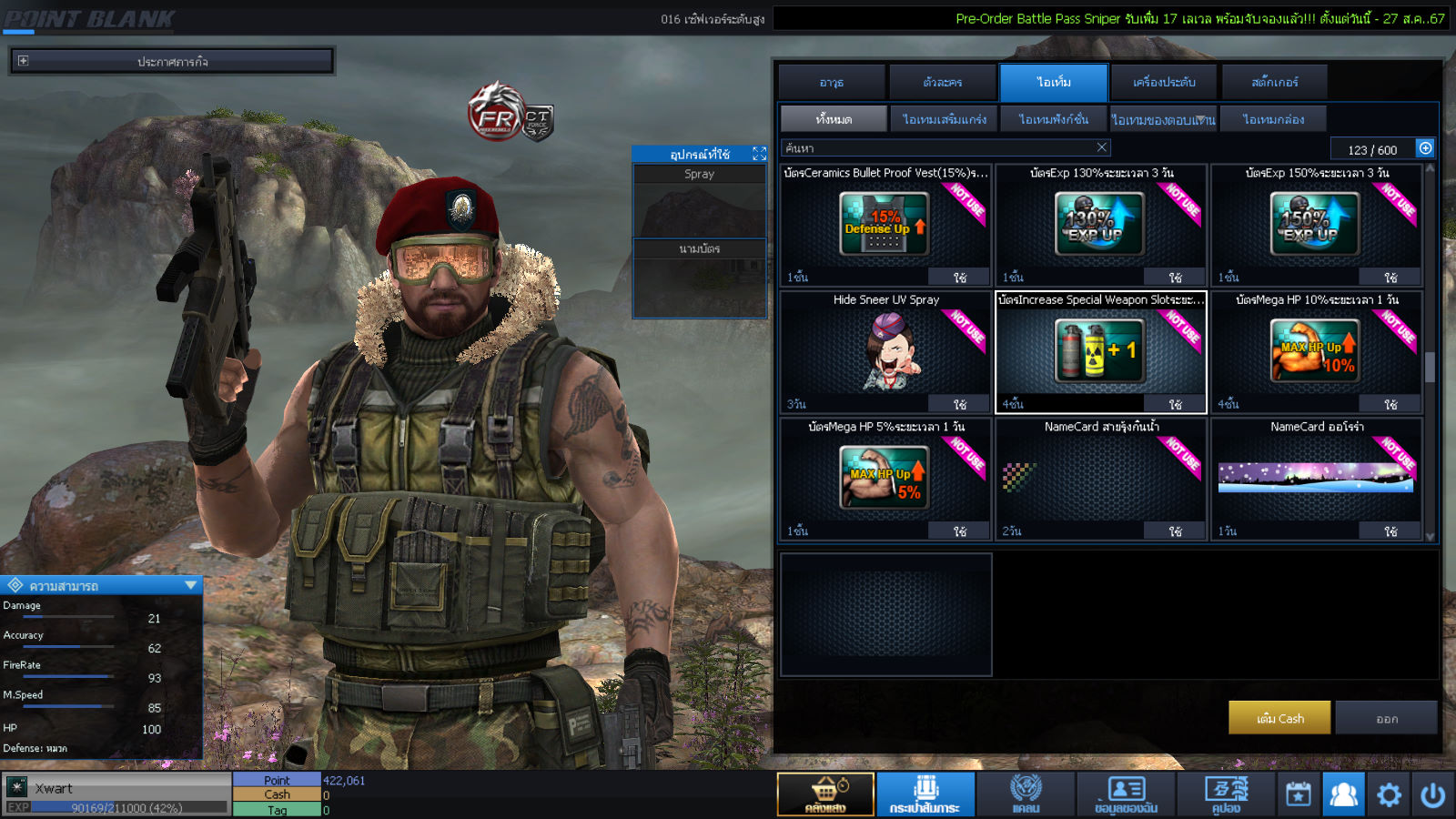Select the NameCard ออโรร่า item
Viewport: 1456px width, 819px height.
[x=1315, y=478]
